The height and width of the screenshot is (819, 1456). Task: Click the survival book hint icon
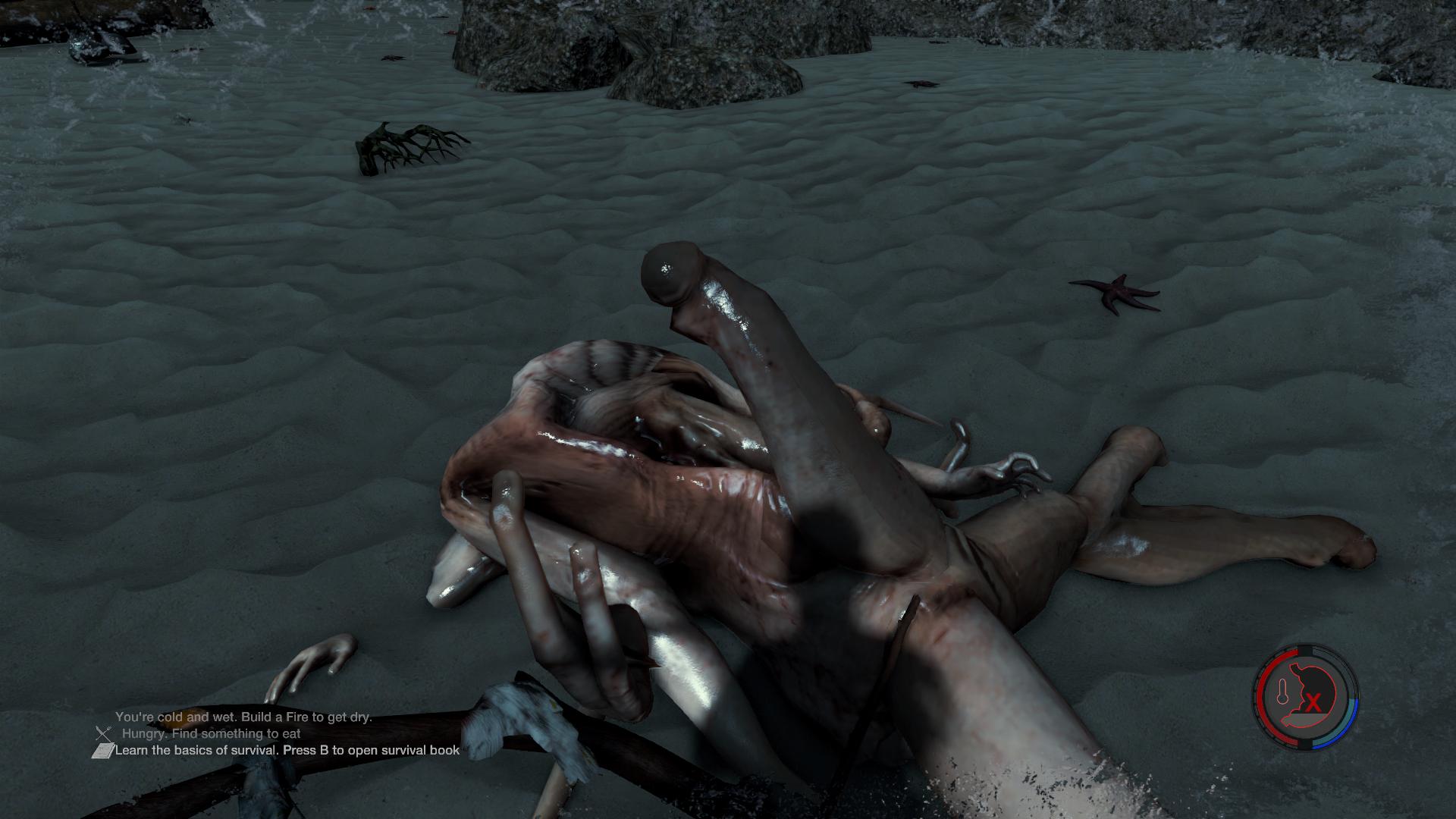click(102, 751)
